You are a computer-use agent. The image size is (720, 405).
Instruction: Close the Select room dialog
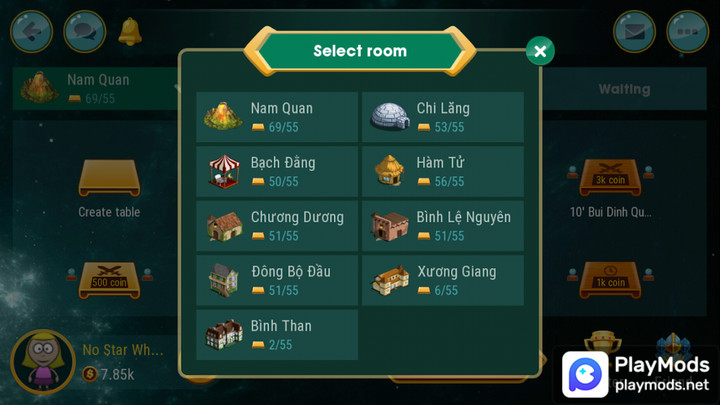540,51
